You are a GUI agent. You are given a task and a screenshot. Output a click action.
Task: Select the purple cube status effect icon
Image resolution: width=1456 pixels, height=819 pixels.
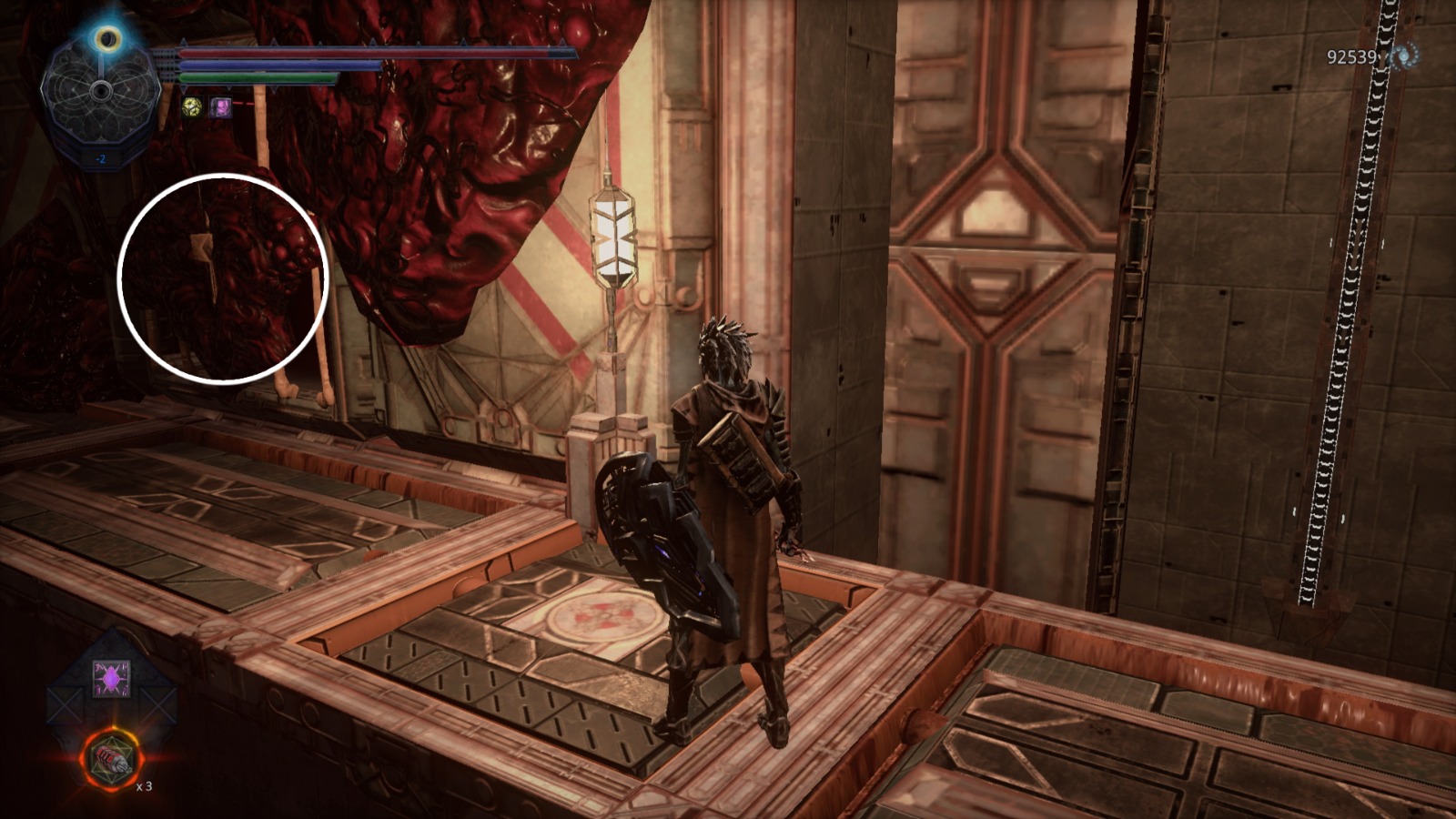coord(221,108)
